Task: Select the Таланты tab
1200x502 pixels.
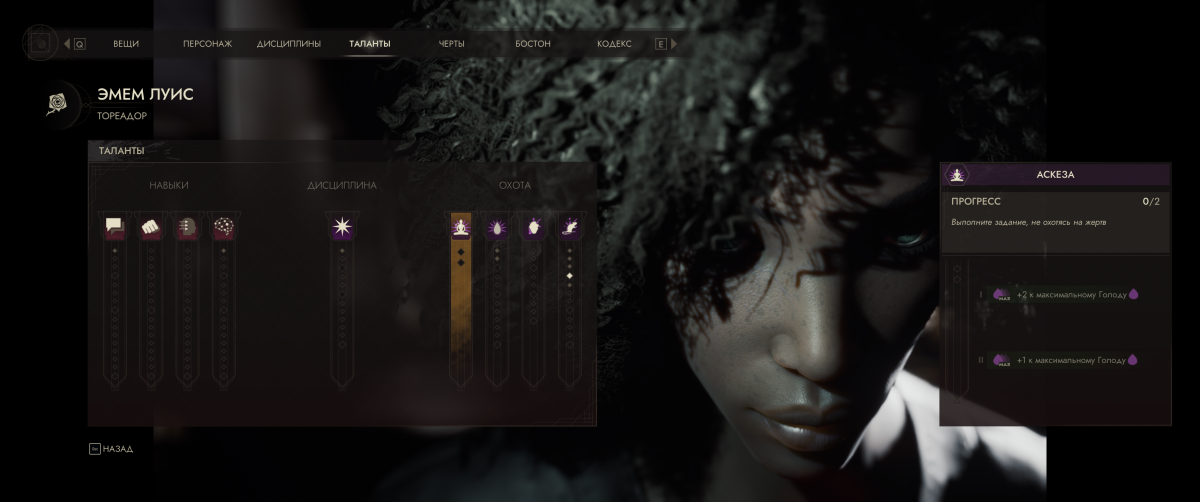Action: tap(370, 44)
